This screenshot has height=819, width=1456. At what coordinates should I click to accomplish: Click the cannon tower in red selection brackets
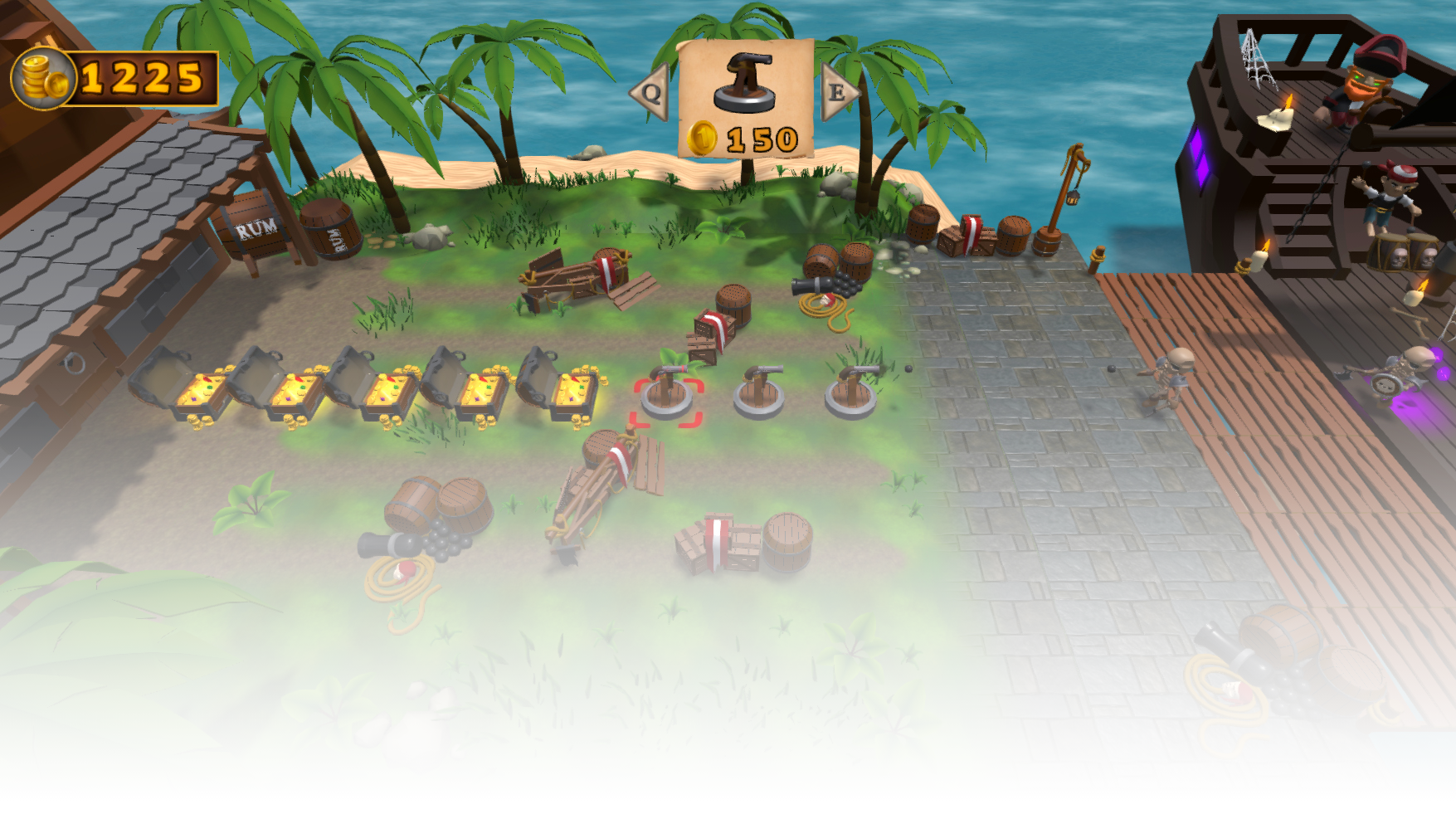click(x=668, y=396)
